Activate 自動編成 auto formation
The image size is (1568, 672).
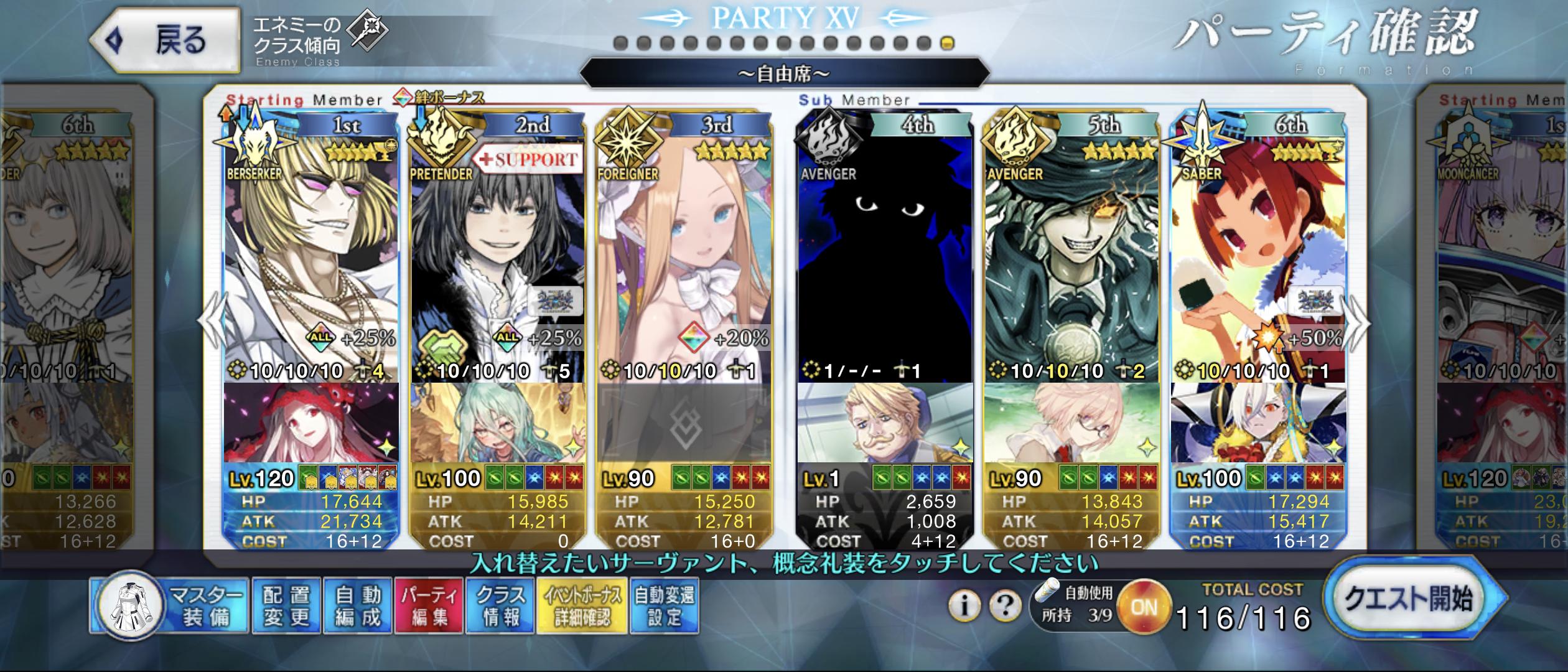357,606
